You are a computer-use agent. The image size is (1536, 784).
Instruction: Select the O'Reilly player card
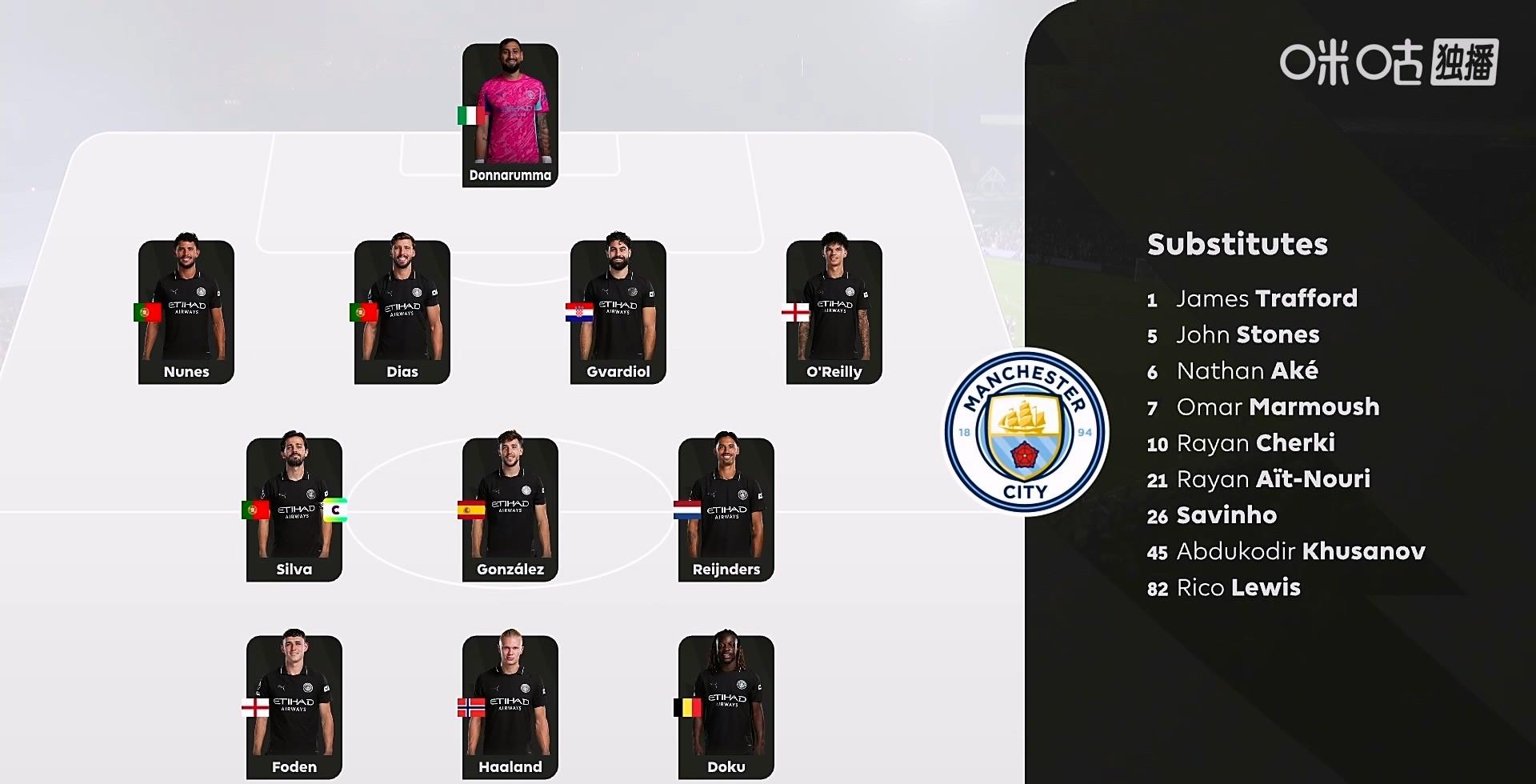pyautogui.click(x=834, y=312)
